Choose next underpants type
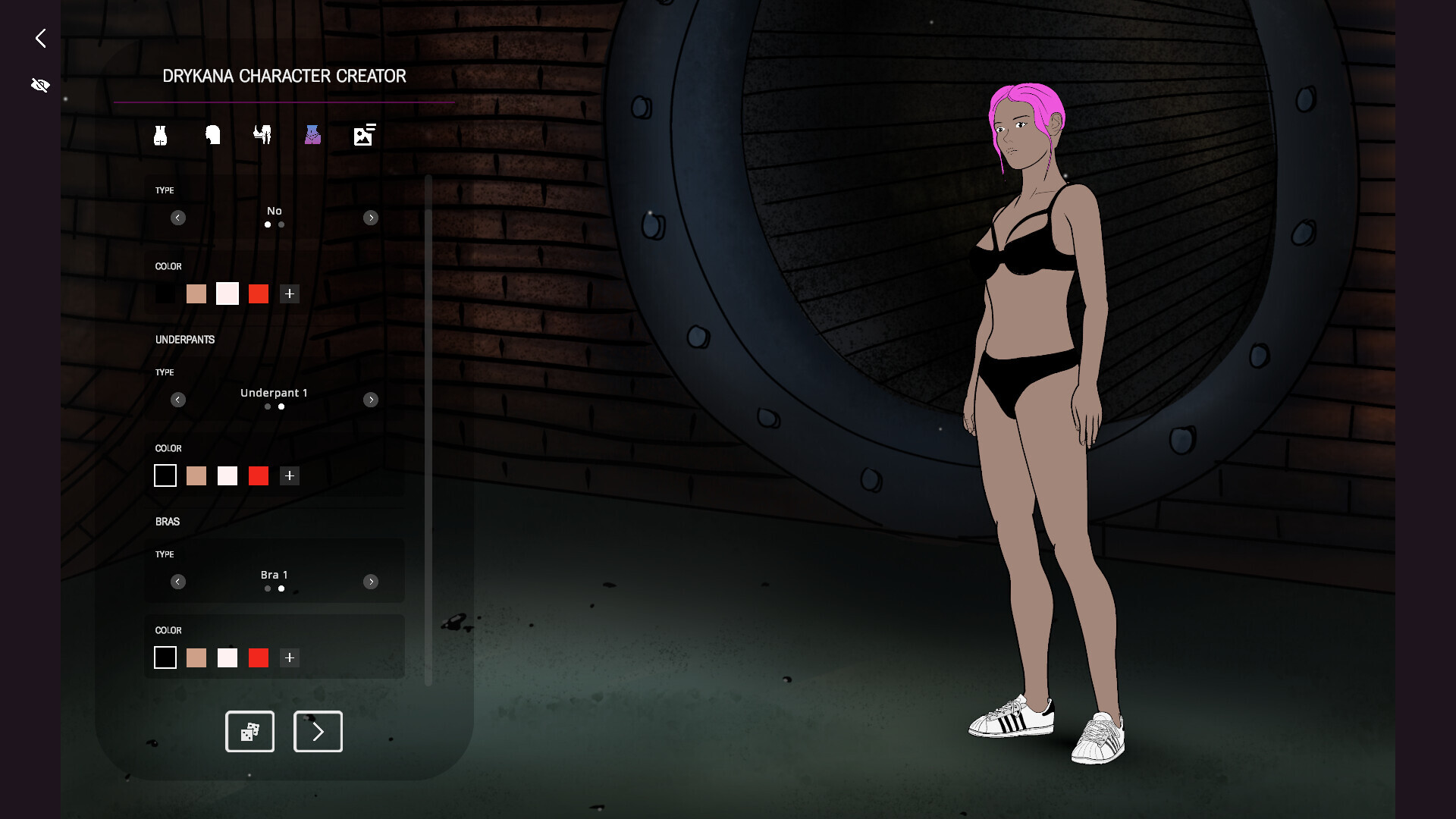Screen dimensions: 1456x819 371,400
